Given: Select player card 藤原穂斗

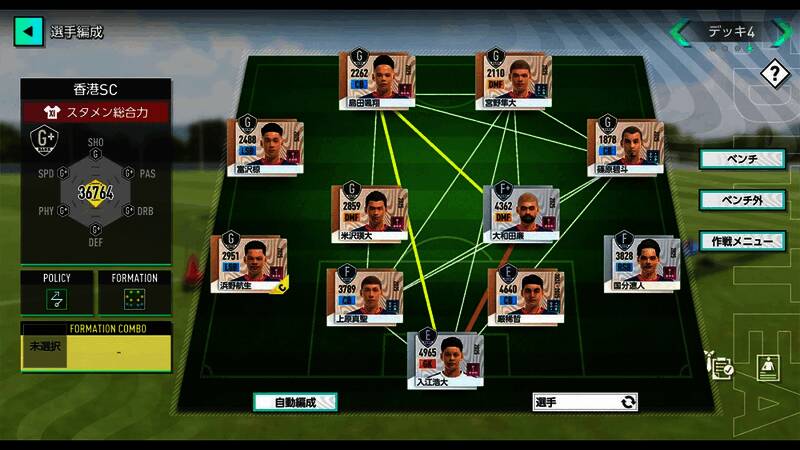Looking at the screenshot, I should [x=623, y=146].
